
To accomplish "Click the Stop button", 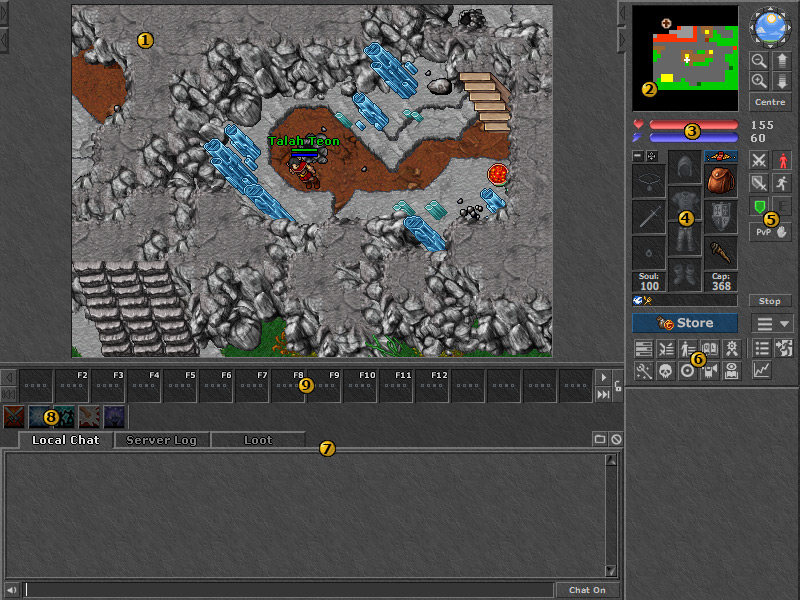I will click(769, 301).
